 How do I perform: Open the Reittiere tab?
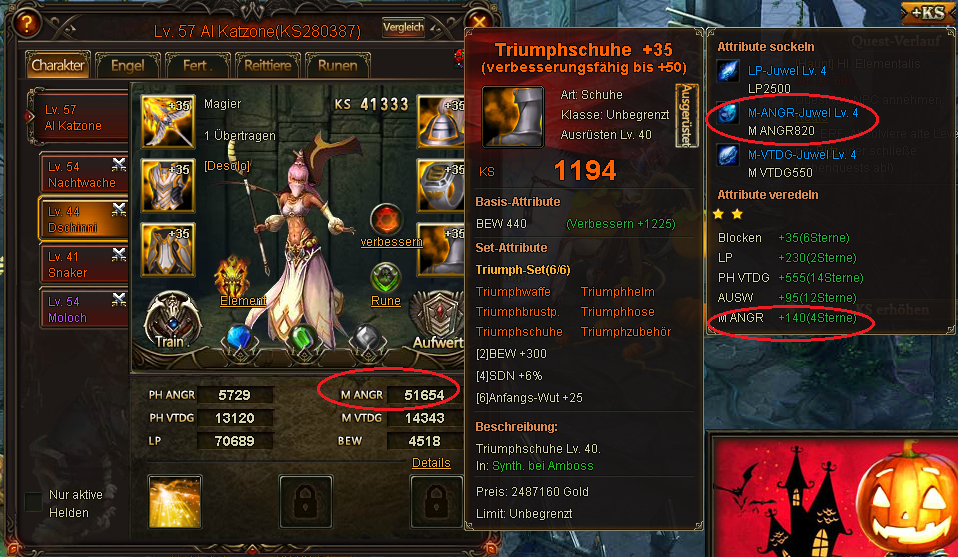coord(266,66)
